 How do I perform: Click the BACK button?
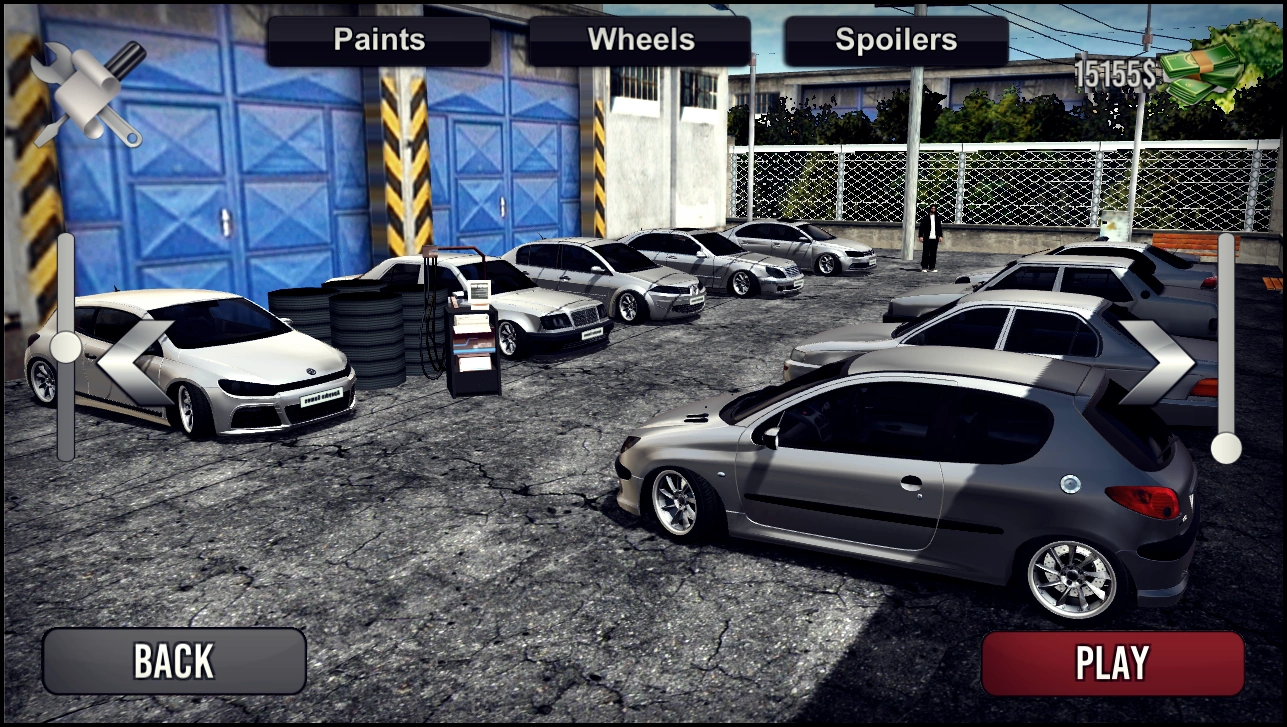[174, 661]
